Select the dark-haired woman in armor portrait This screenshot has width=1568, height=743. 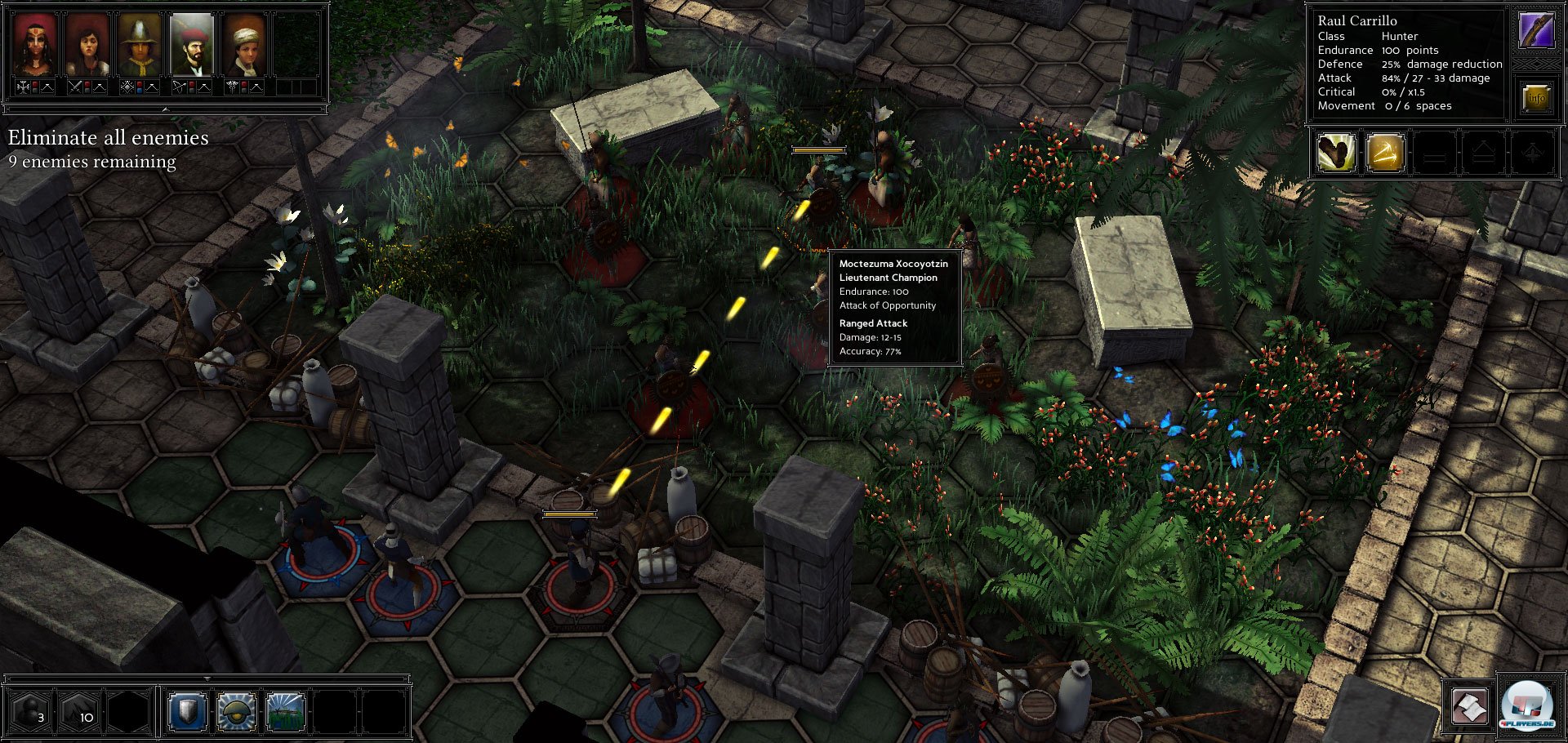[x=87, y=46]
